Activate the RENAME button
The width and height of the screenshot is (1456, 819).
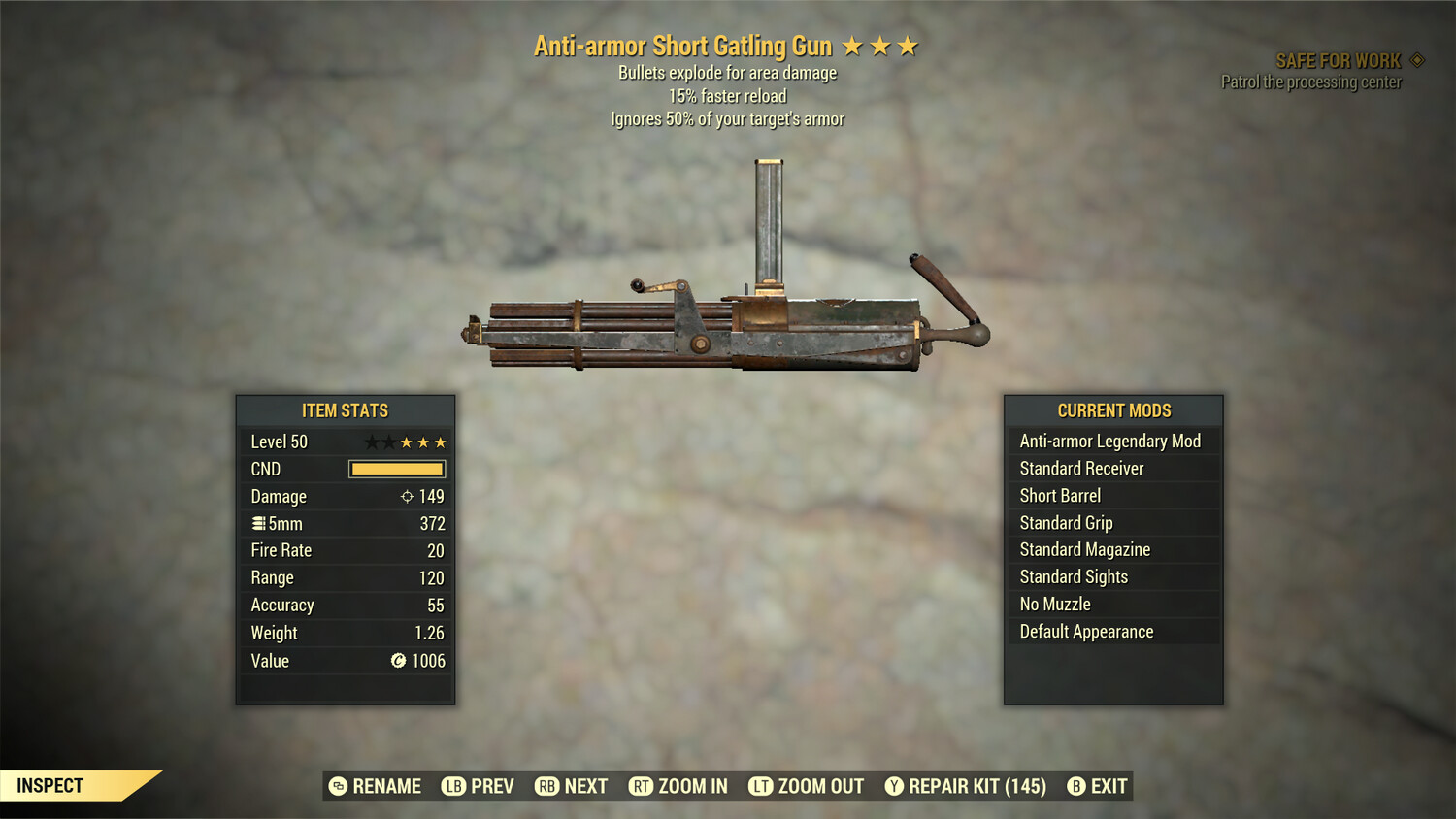click(x=378, y=786)
